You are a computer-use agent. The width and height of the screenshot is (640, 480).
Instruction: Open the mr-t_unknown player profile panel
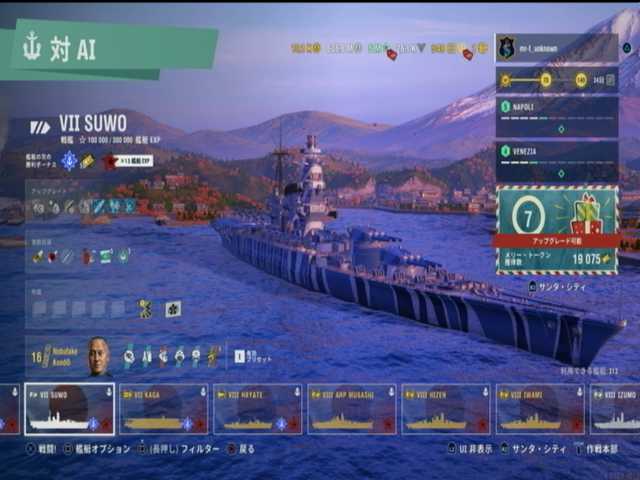(x=556, y=47)
